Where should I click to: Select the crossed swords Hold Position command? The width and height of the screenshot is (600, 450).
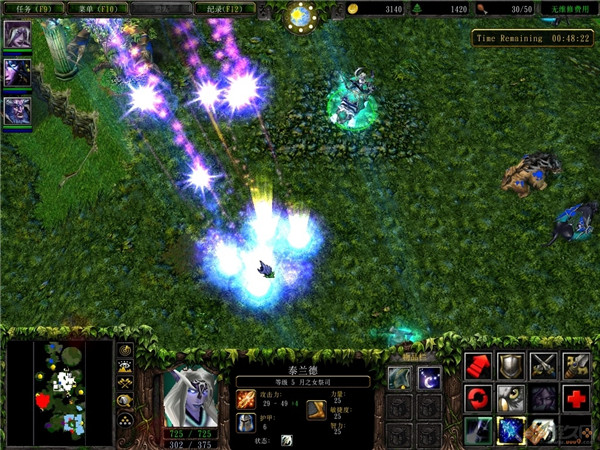click(543, 366)
